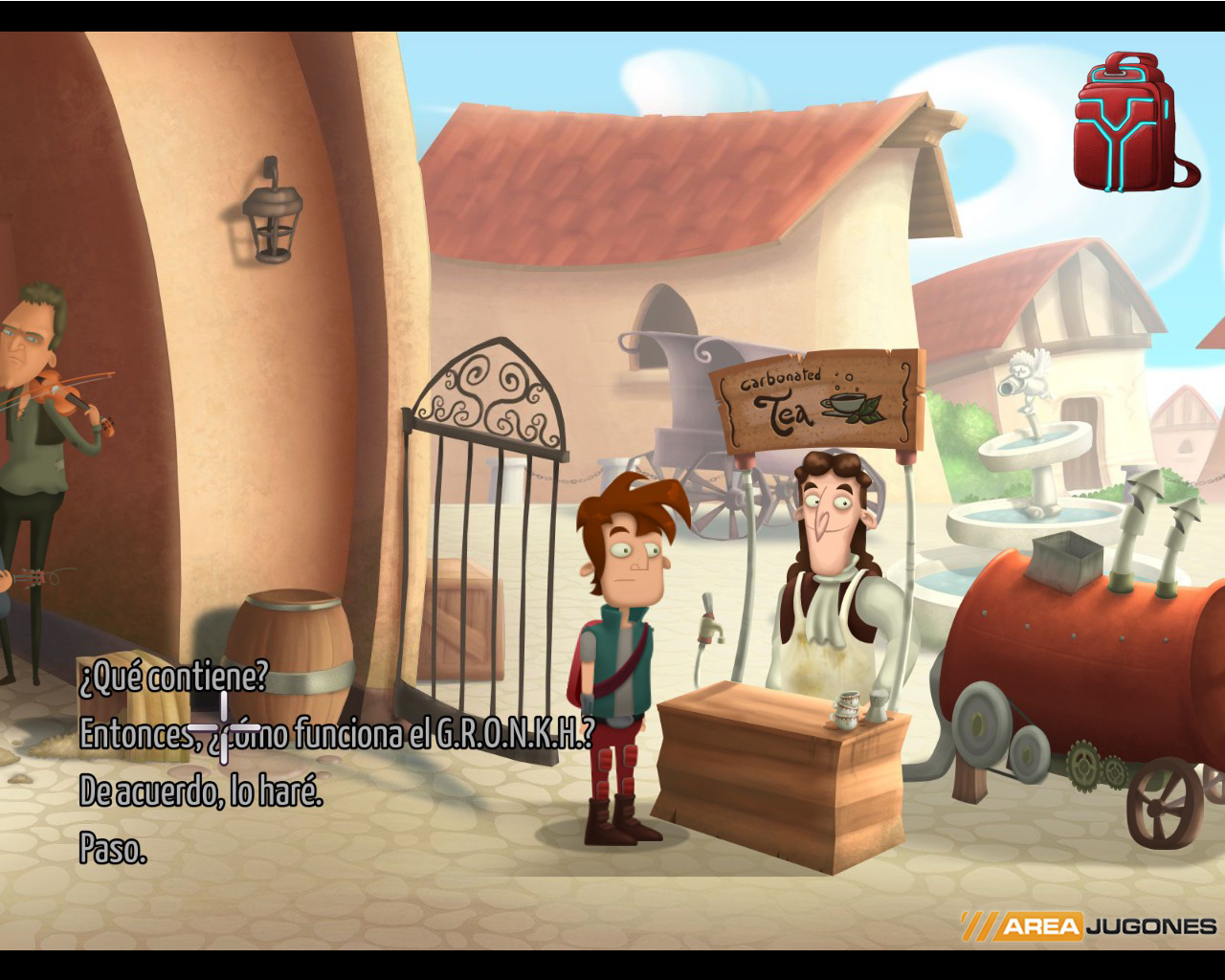Ask how the G.R.O.N.K.H. works
1225x980 pixels.
pos(337,734)
